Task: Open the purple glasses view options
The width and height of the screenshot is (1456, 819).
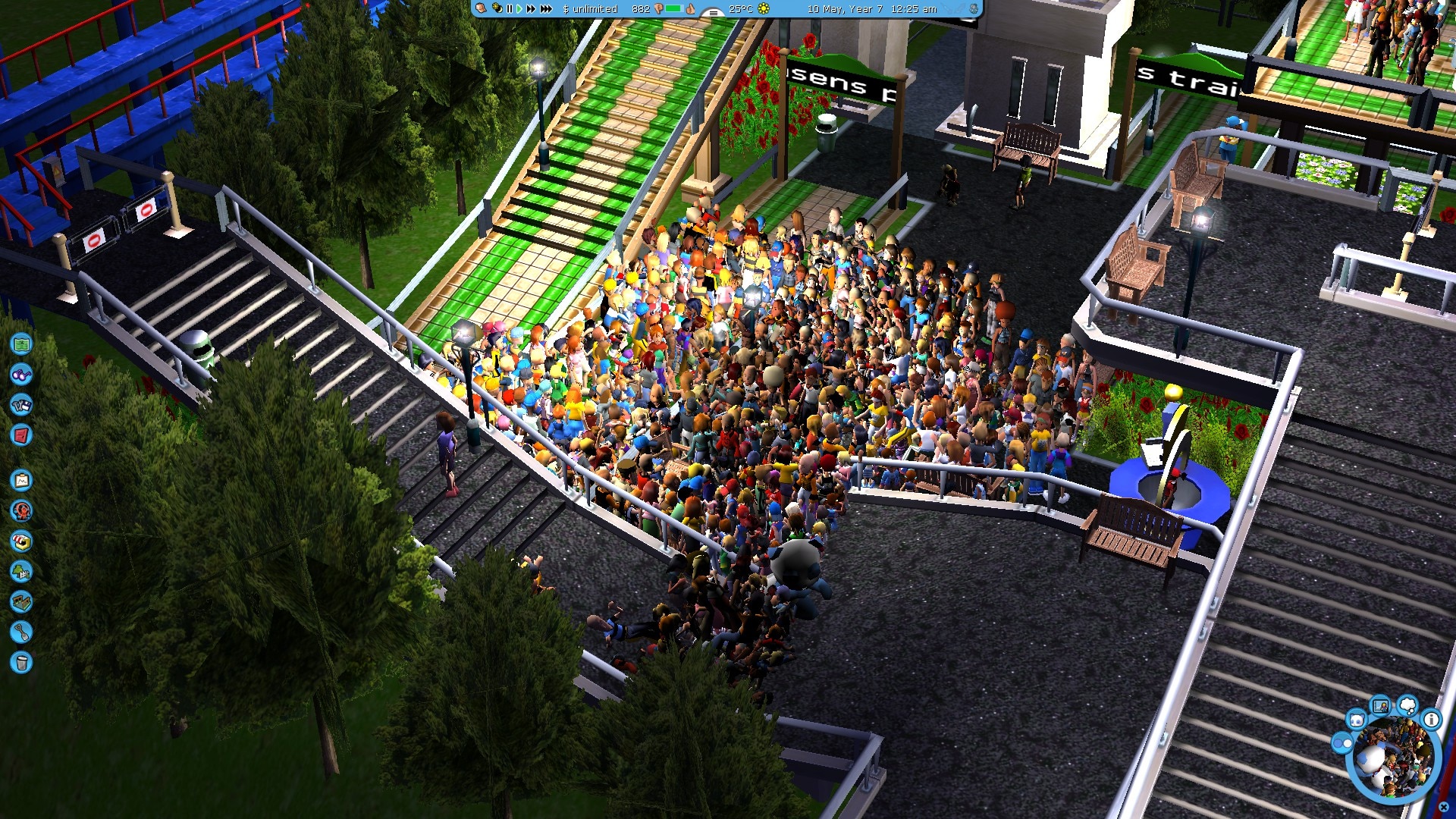Action: [x=21, y=375]
